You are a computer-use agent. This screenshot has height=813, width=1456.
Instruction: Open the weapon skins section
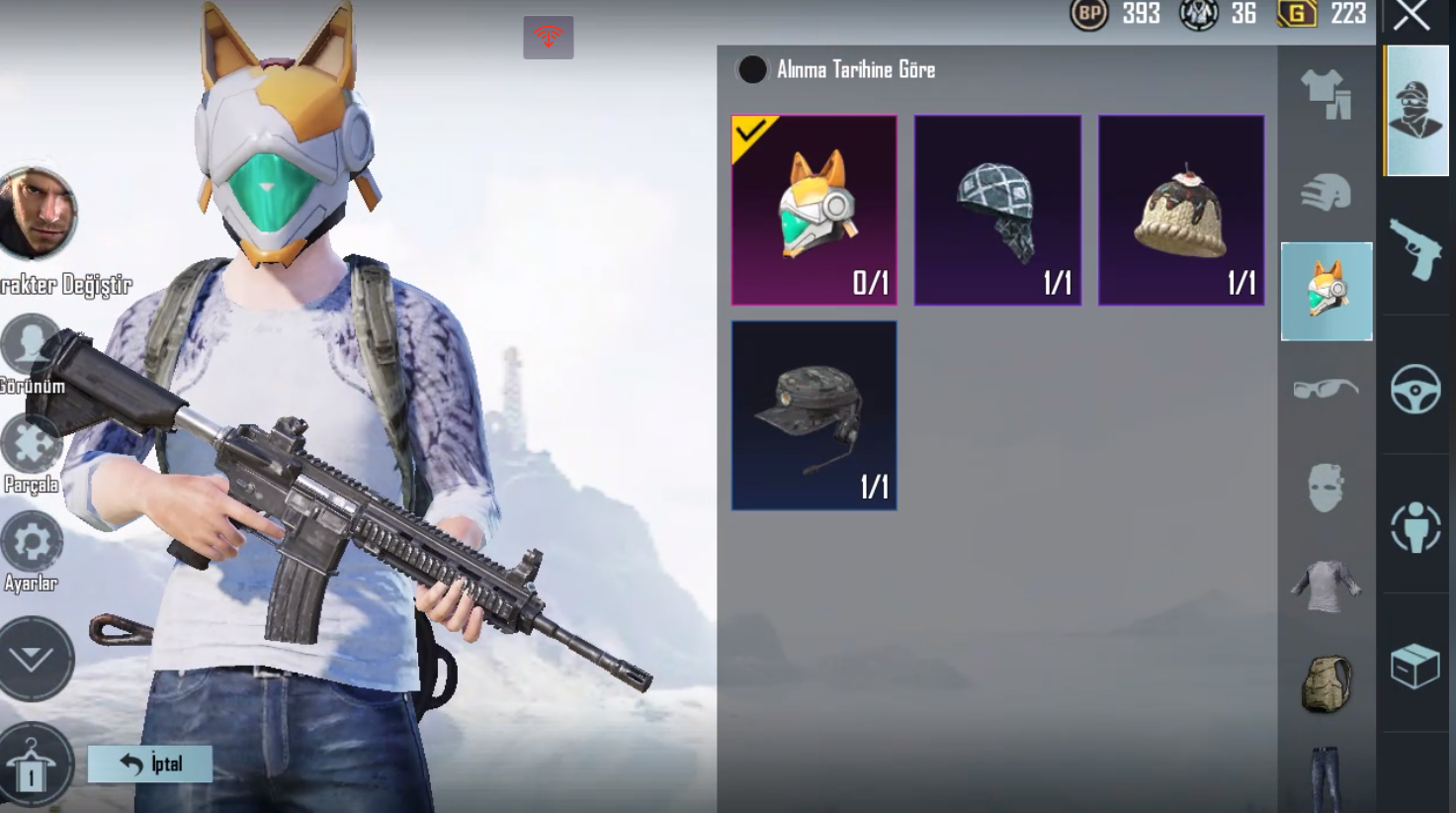tap(1415, 247)
